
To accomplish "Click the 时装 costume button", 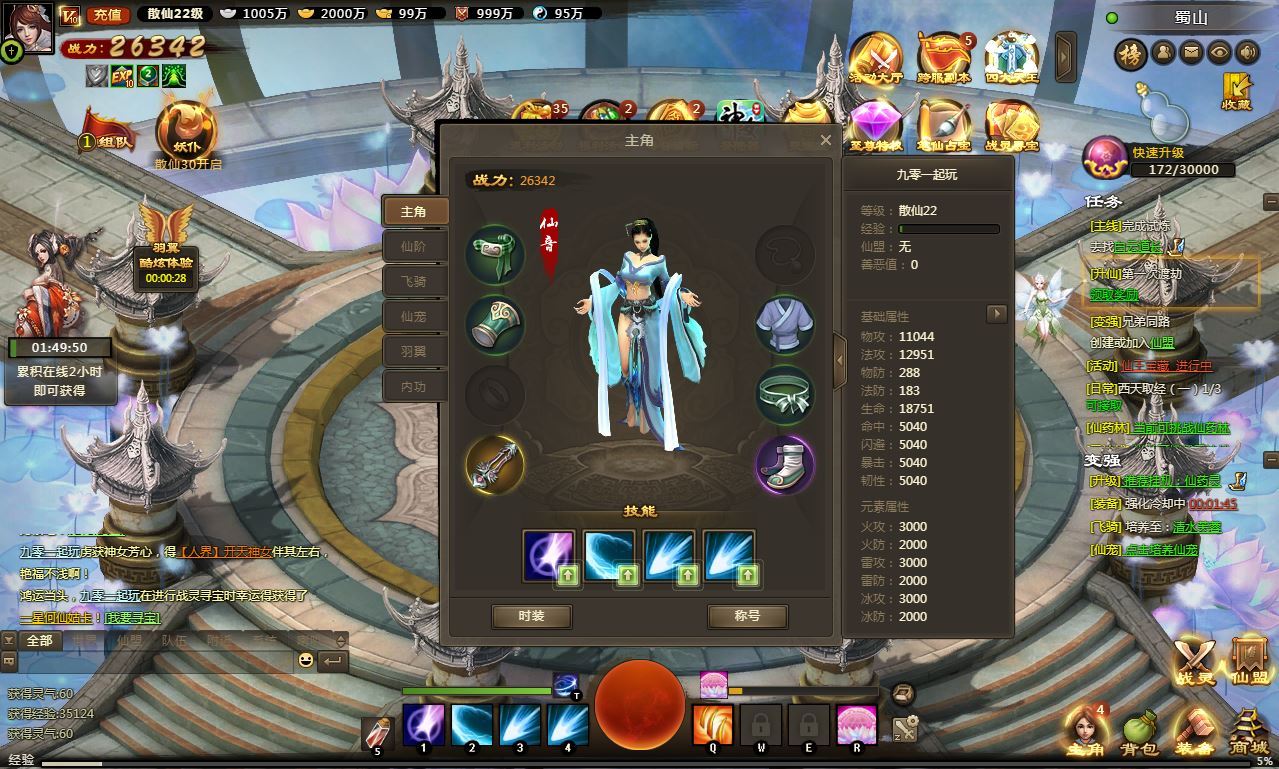I will tap(531, 616).
